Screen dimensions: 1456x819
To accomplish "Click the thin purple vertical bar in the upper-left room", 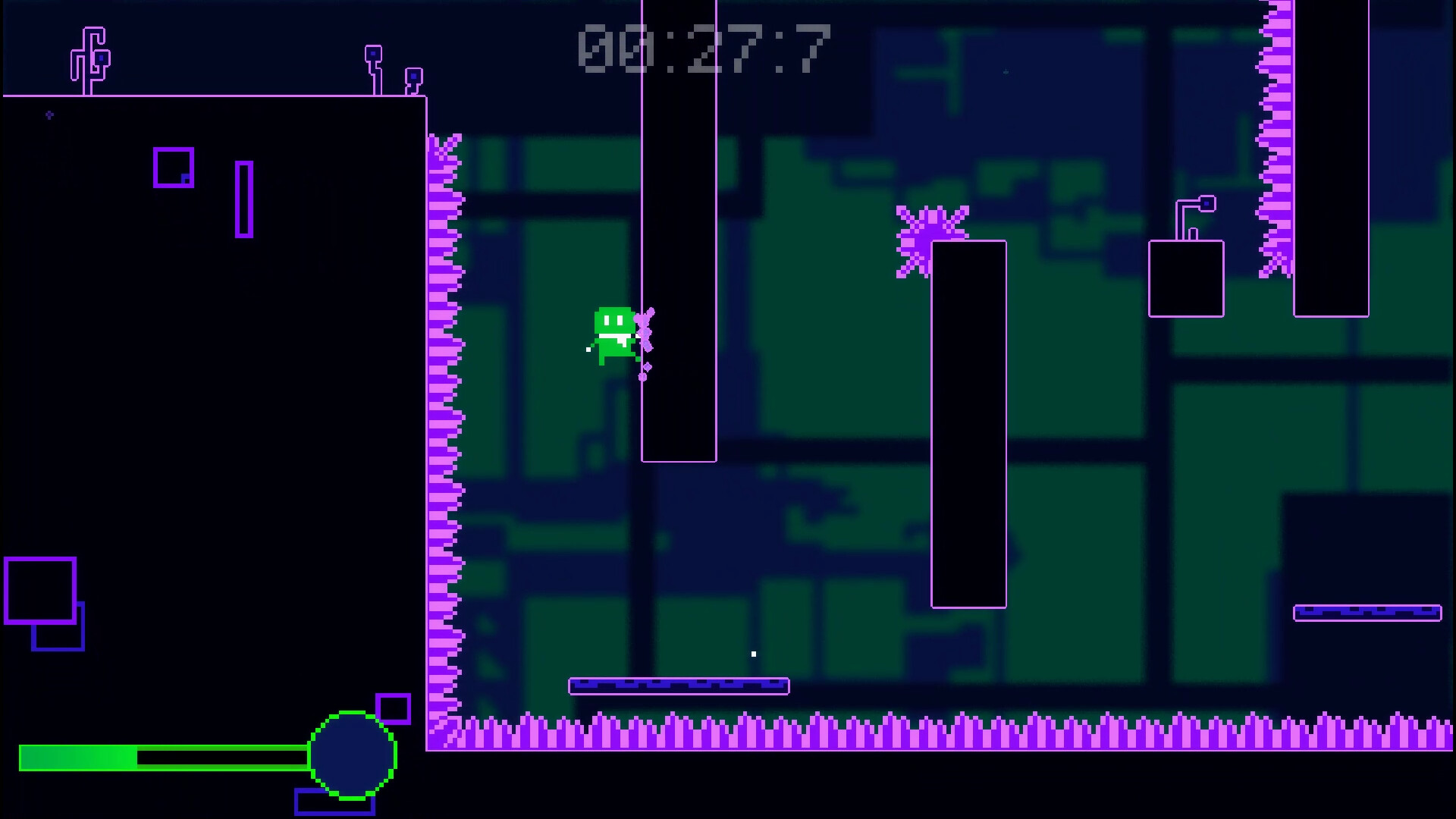I will click(244, 197).
